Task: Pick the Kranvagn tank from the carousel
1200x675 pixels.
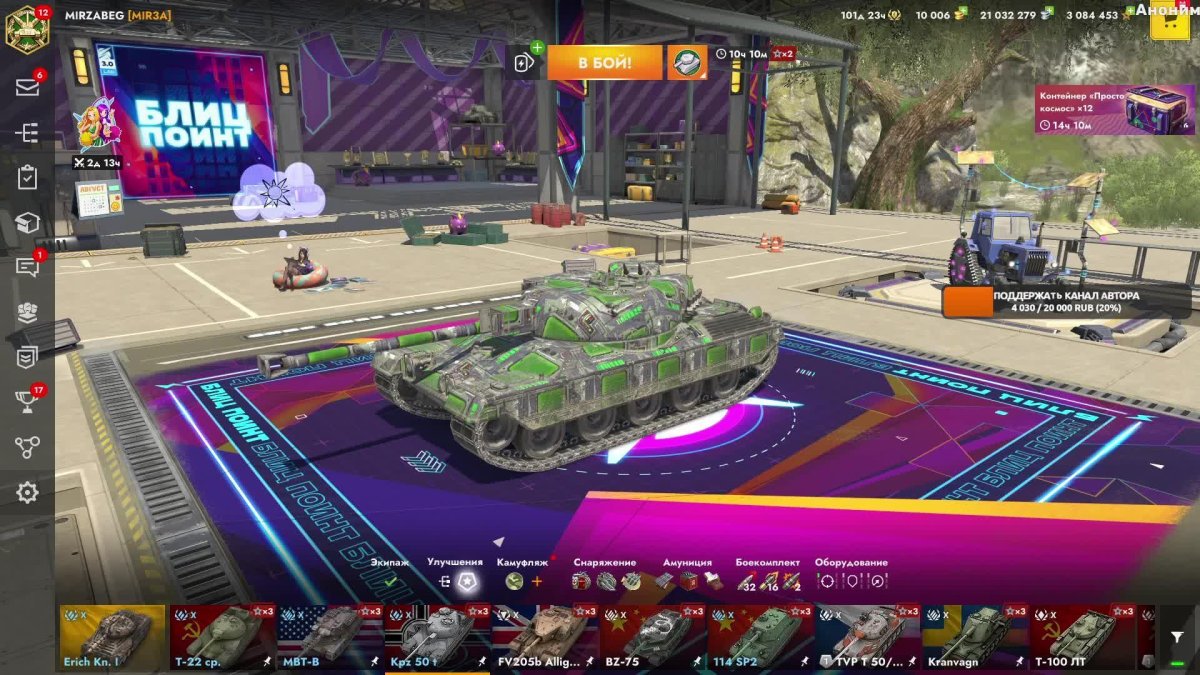Action: [974, 637]
